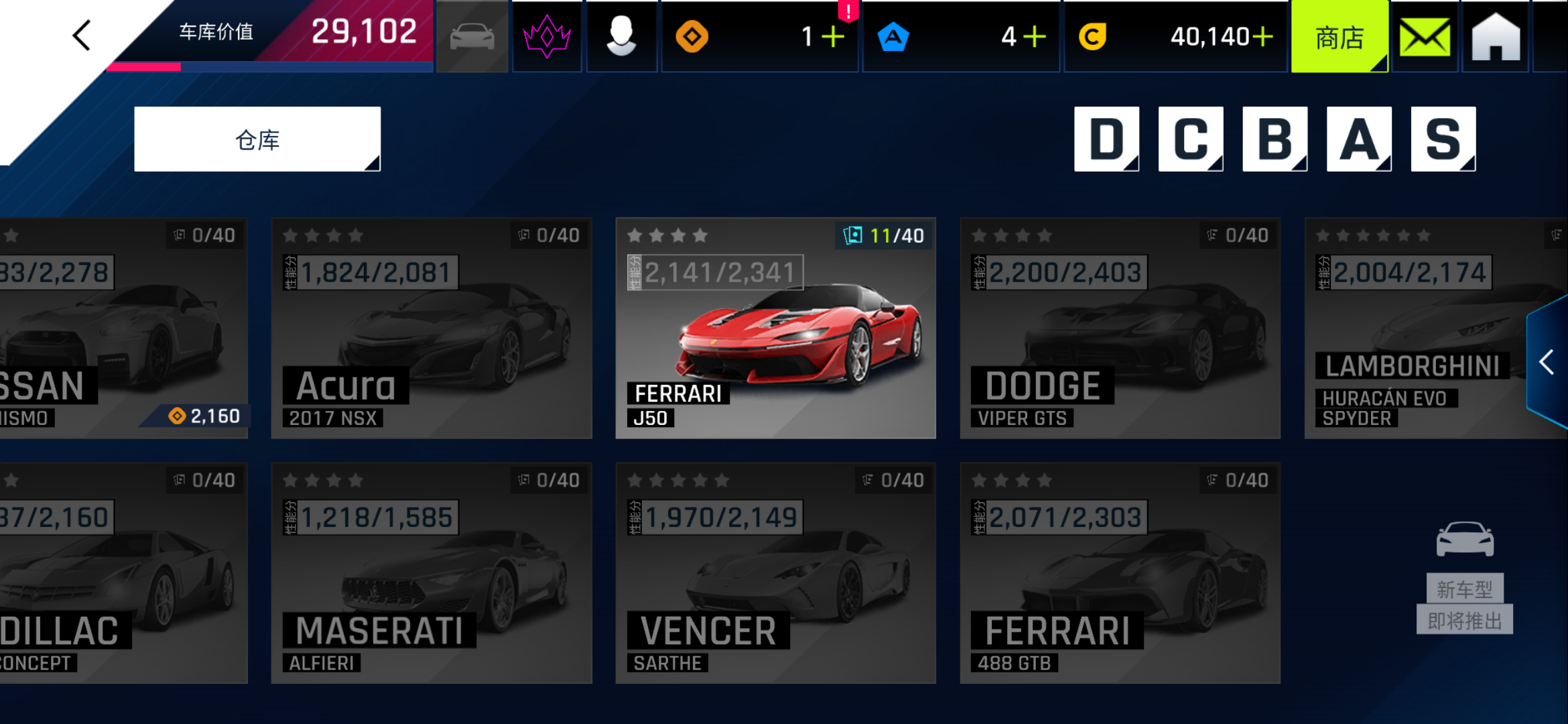Expand the blue side panel arrow
Image resolution: width=1568 pixels, height=724 pixels.
click(1547, 363)
